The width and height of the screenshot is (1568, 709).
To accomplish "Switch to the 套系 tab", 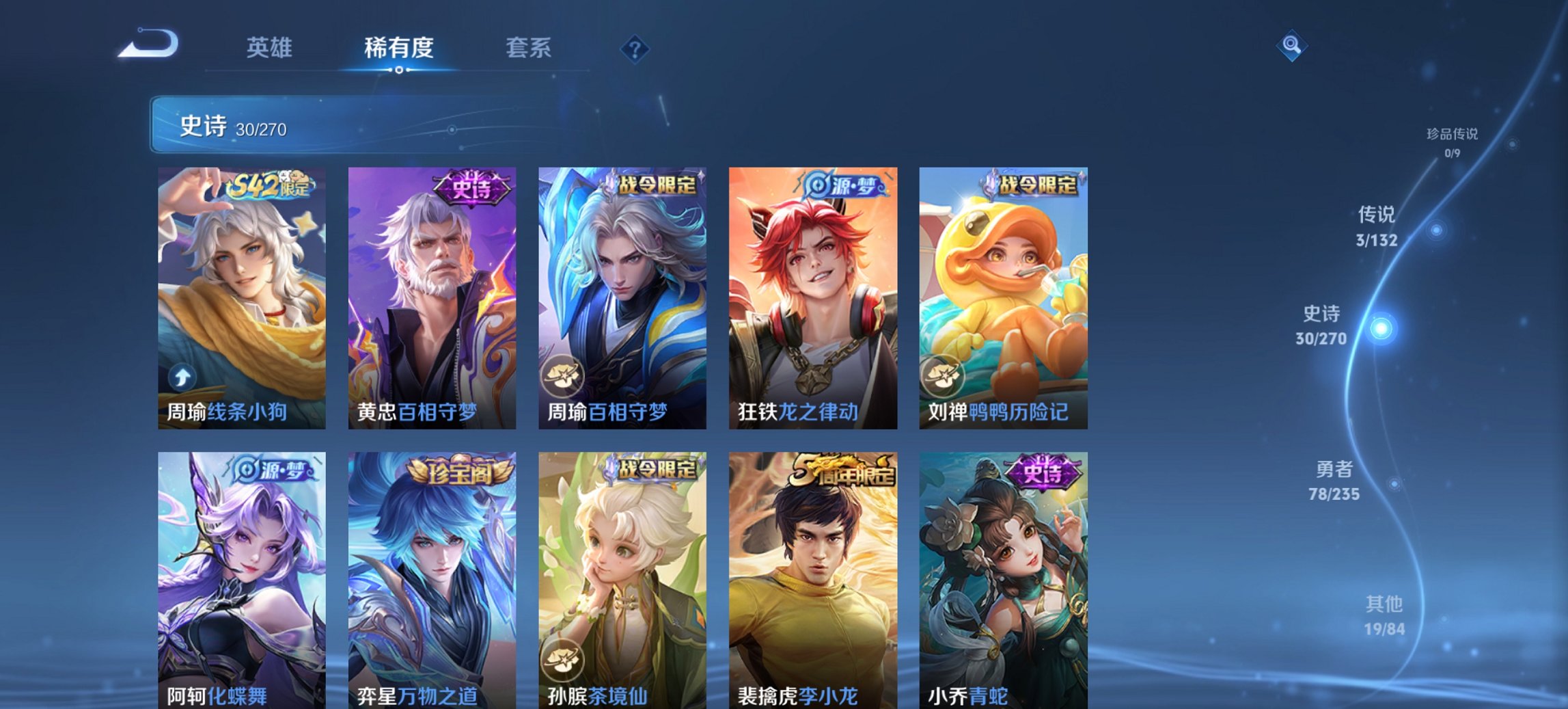I will pyautogui.click(x=529, y=48).
